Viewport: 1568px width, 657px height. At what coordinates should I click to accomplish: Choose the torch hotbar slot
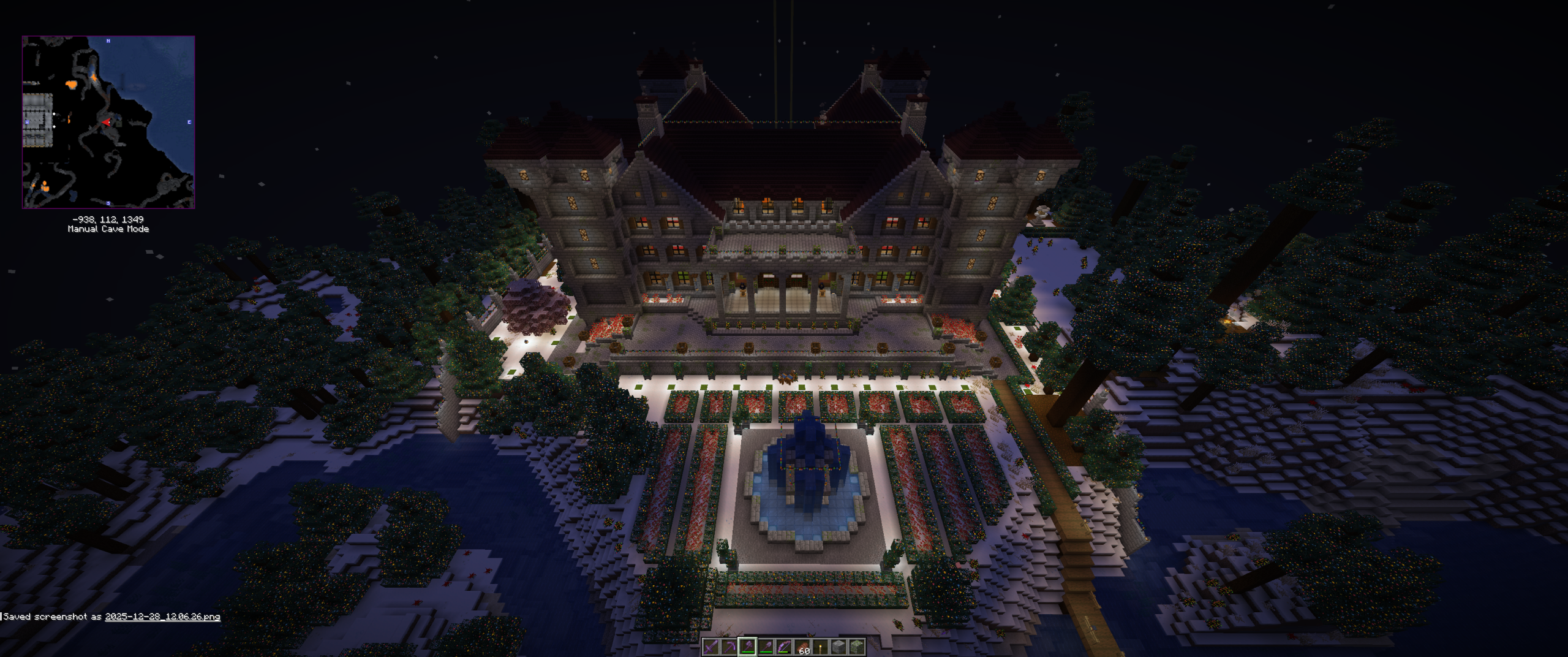point(820,647)
